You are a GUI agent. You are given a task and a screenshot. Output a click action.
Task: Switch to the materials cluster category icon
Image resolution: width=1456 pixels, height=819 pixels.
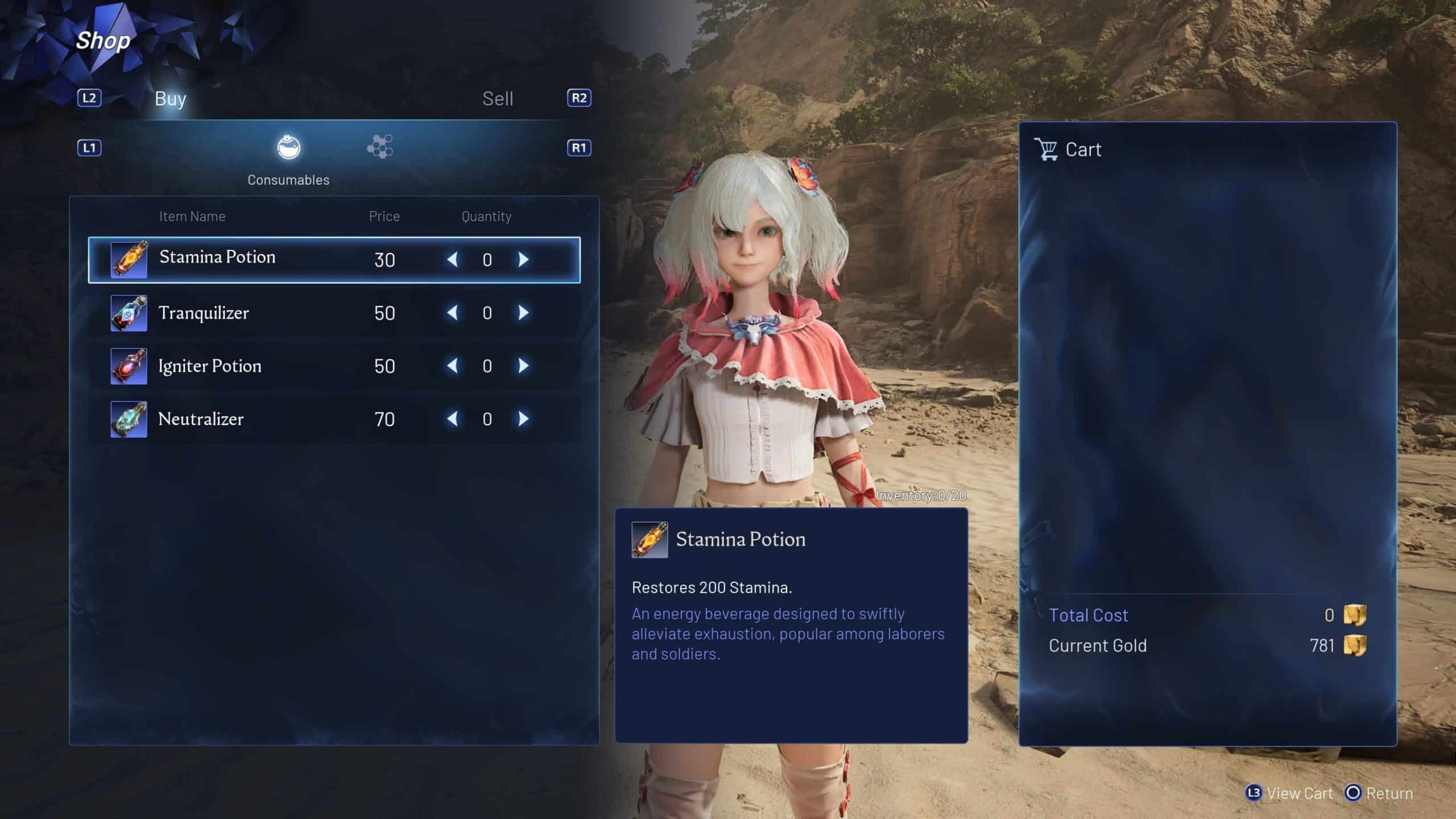point(380,147)
